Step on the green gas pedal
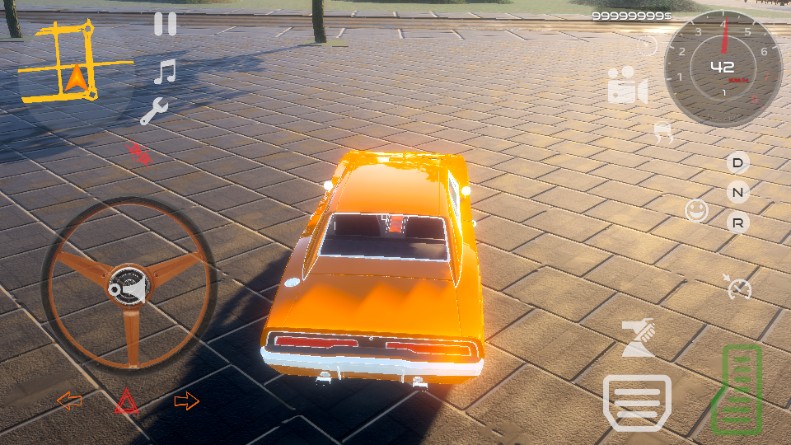 (740, 388)
